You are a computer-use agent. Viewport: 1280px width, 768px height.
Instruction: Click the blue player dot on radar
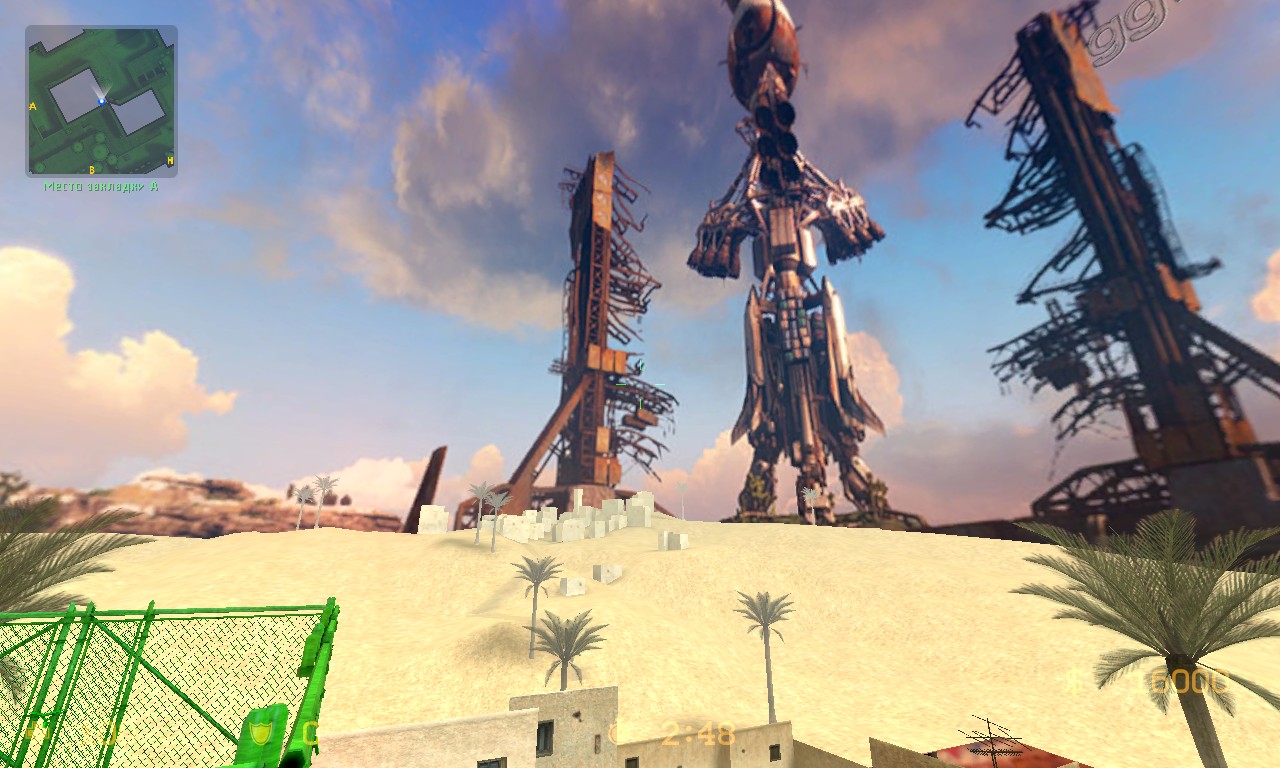click(102, 101)
